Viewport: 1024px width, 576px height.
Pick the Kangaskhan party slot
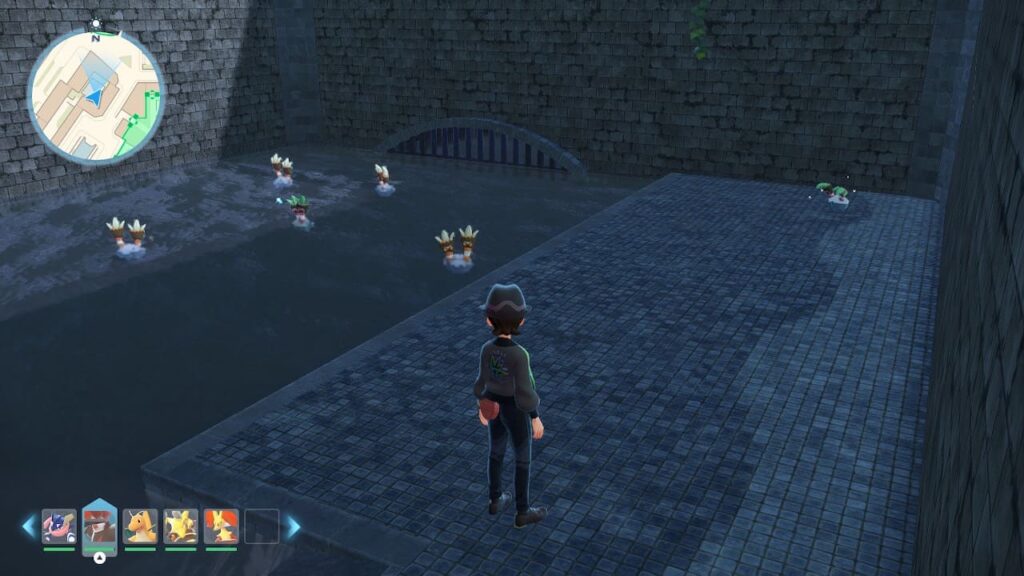point(181,526)
